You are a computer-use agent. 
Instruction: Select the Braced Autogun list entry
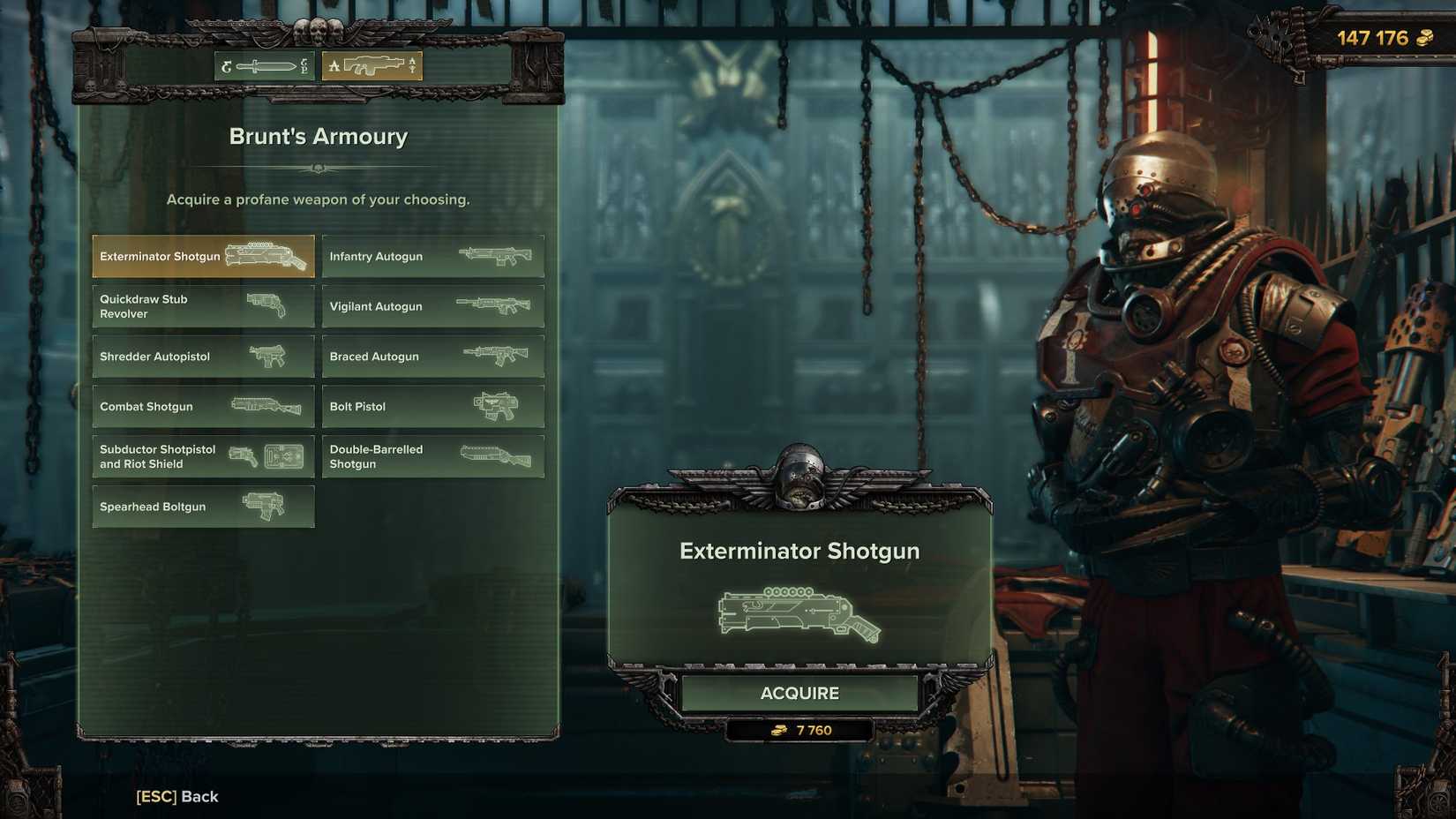tap(433, 356)
